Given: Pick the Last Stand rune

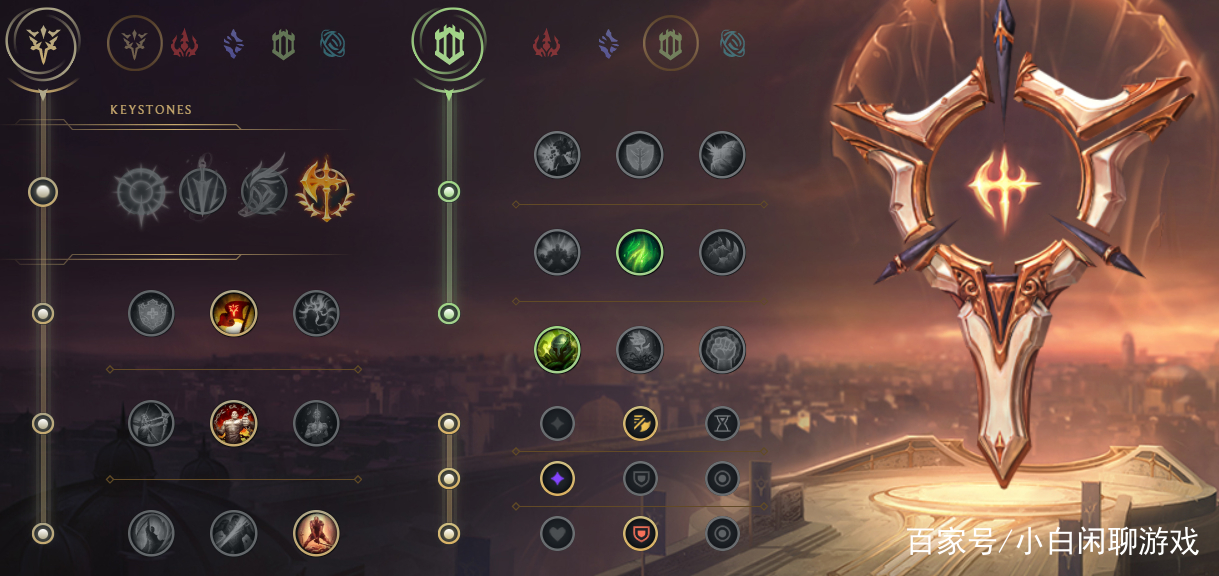Looking at the screenshot, I should click(316, 533).
